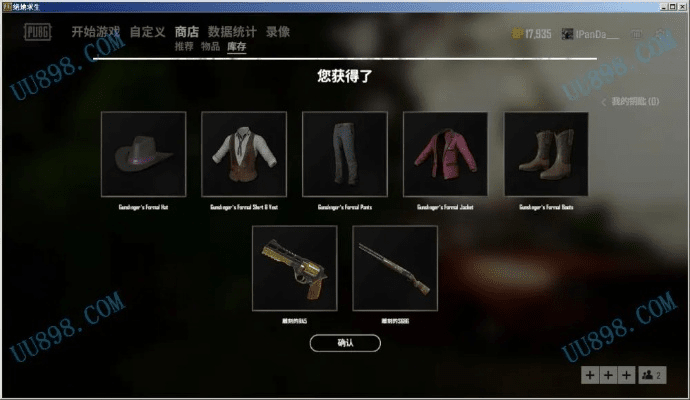Image resolution: width=690 pixels, height=400 pixels.
Task: Confirm the obtained items with 确认
Action: tap(345, 343)
